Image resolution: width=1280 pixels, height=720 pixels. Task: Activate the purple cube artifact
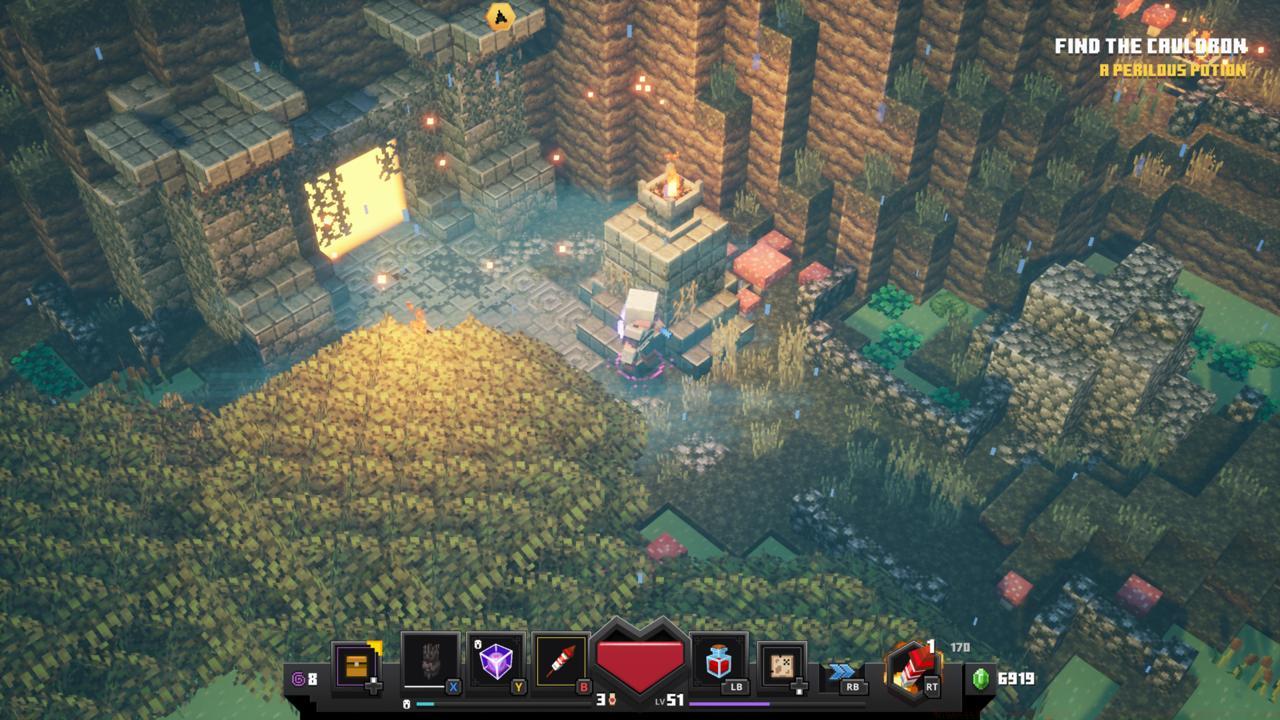[496, 662]
